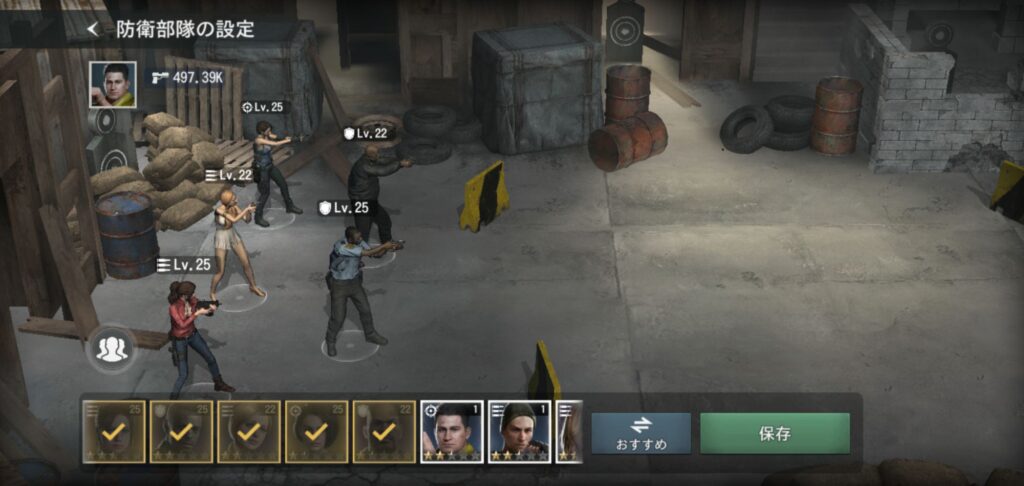Screen dimensions: 1024x486
Task: Tap the three-person formation icon
Action: click(112, 348)
